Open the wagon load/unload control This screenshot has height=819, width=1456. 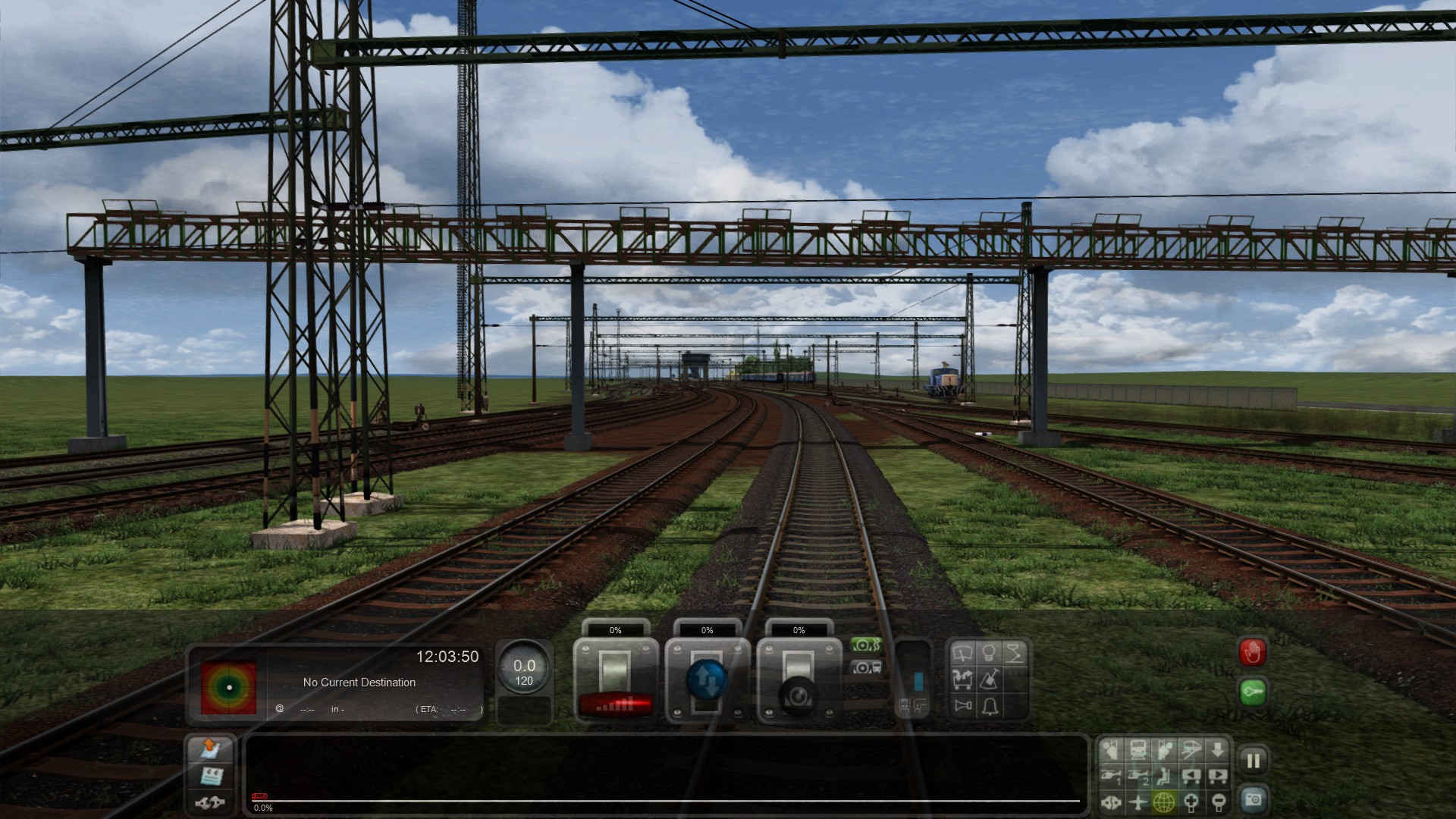962,679
